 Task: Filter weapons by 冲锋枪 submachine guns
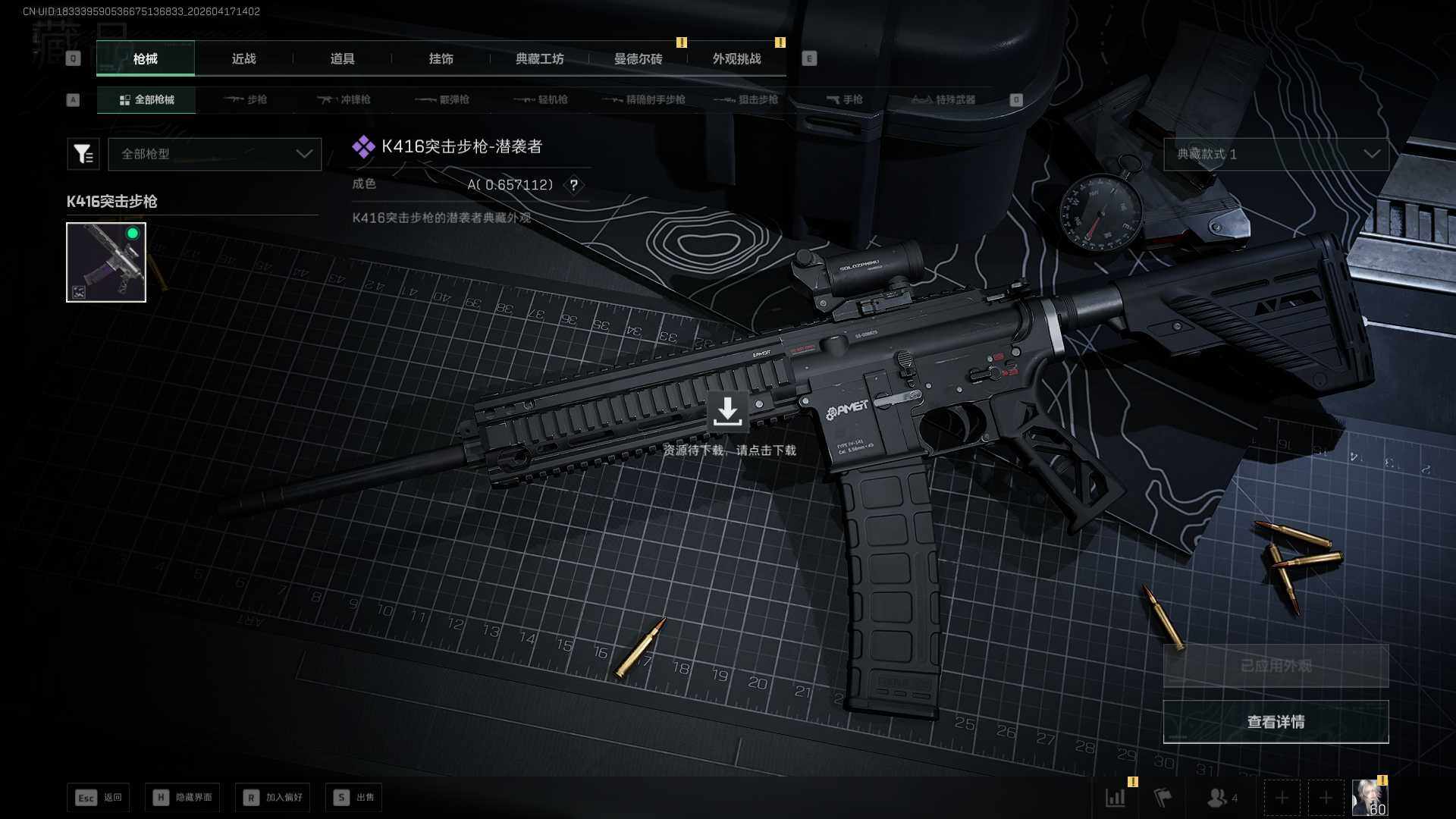(x=344, y=99)
